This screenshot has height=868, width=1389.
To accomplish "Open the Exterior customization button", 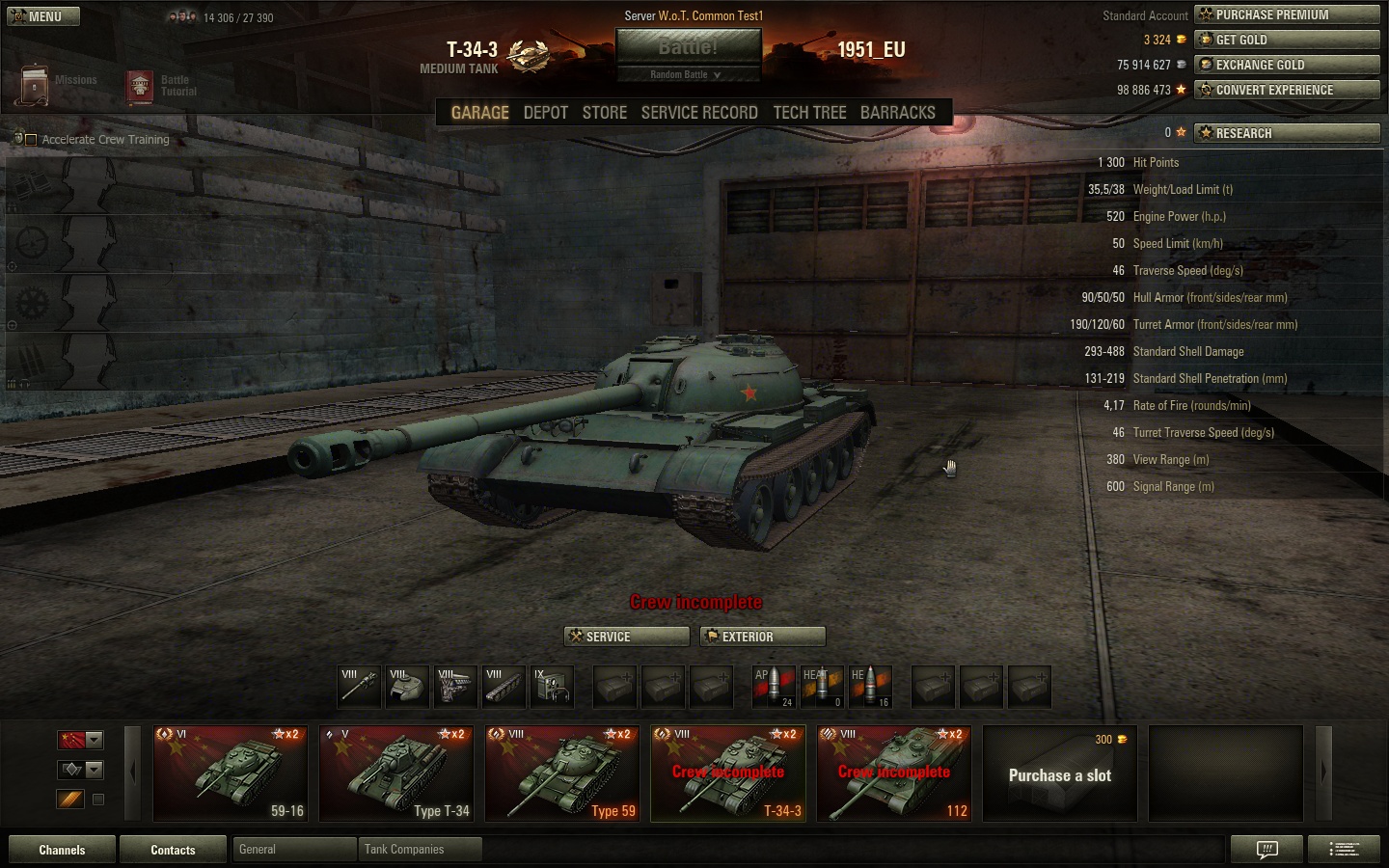I will 763,637.
